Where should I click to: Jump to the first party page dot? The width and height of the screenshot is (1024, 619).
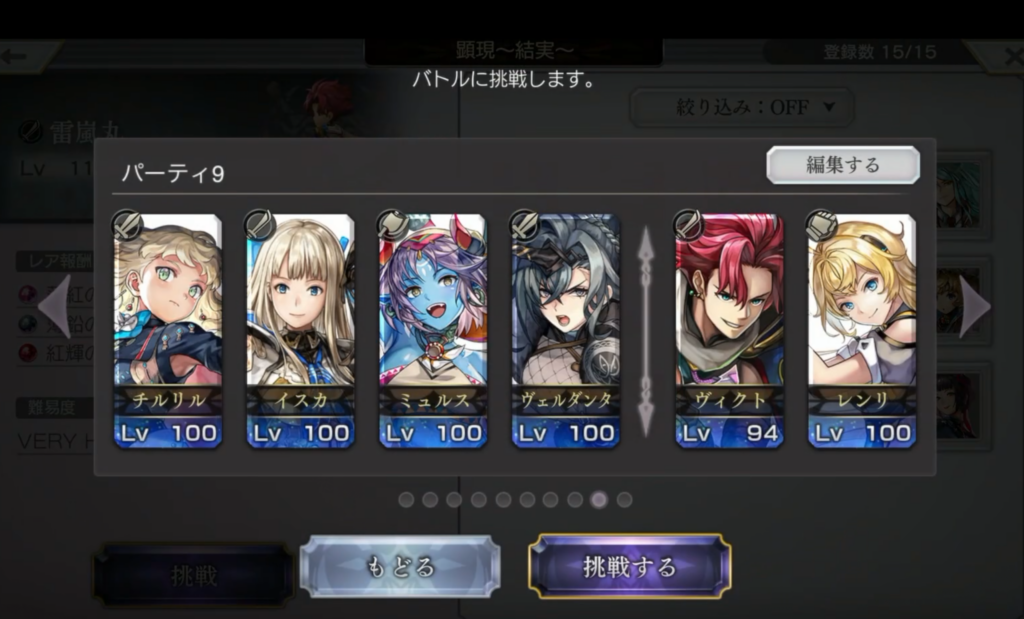(406, 499)
